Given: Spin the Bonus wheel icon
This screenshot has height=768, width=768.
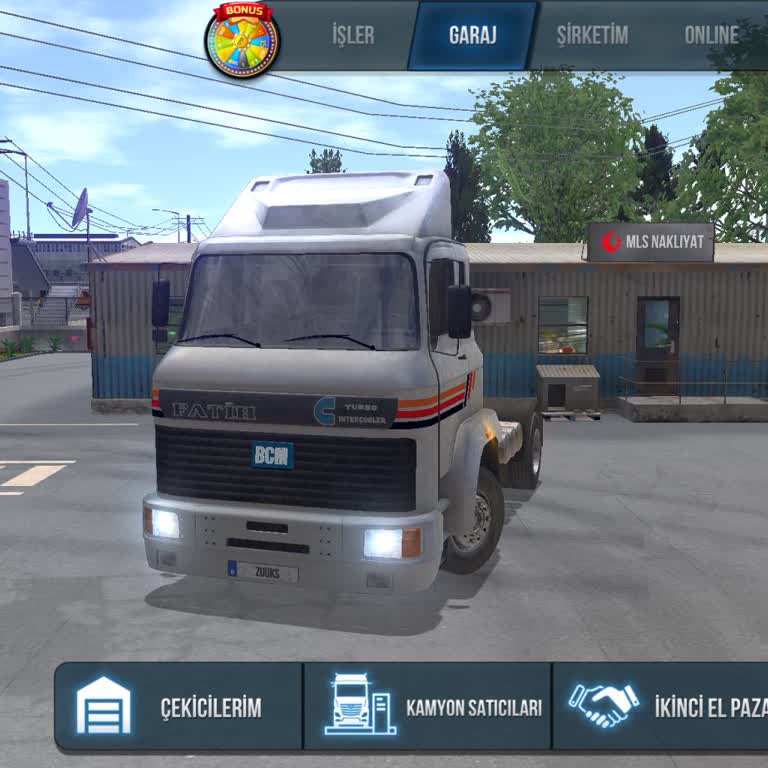Looking at the screenshot, I should 242,39.
